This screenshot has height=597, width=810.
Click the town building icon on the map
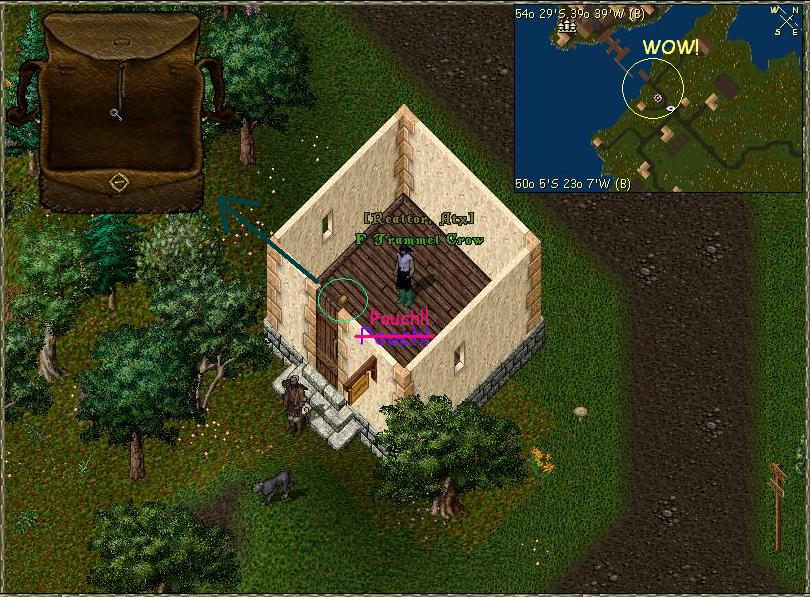click(x=568, y=27)
